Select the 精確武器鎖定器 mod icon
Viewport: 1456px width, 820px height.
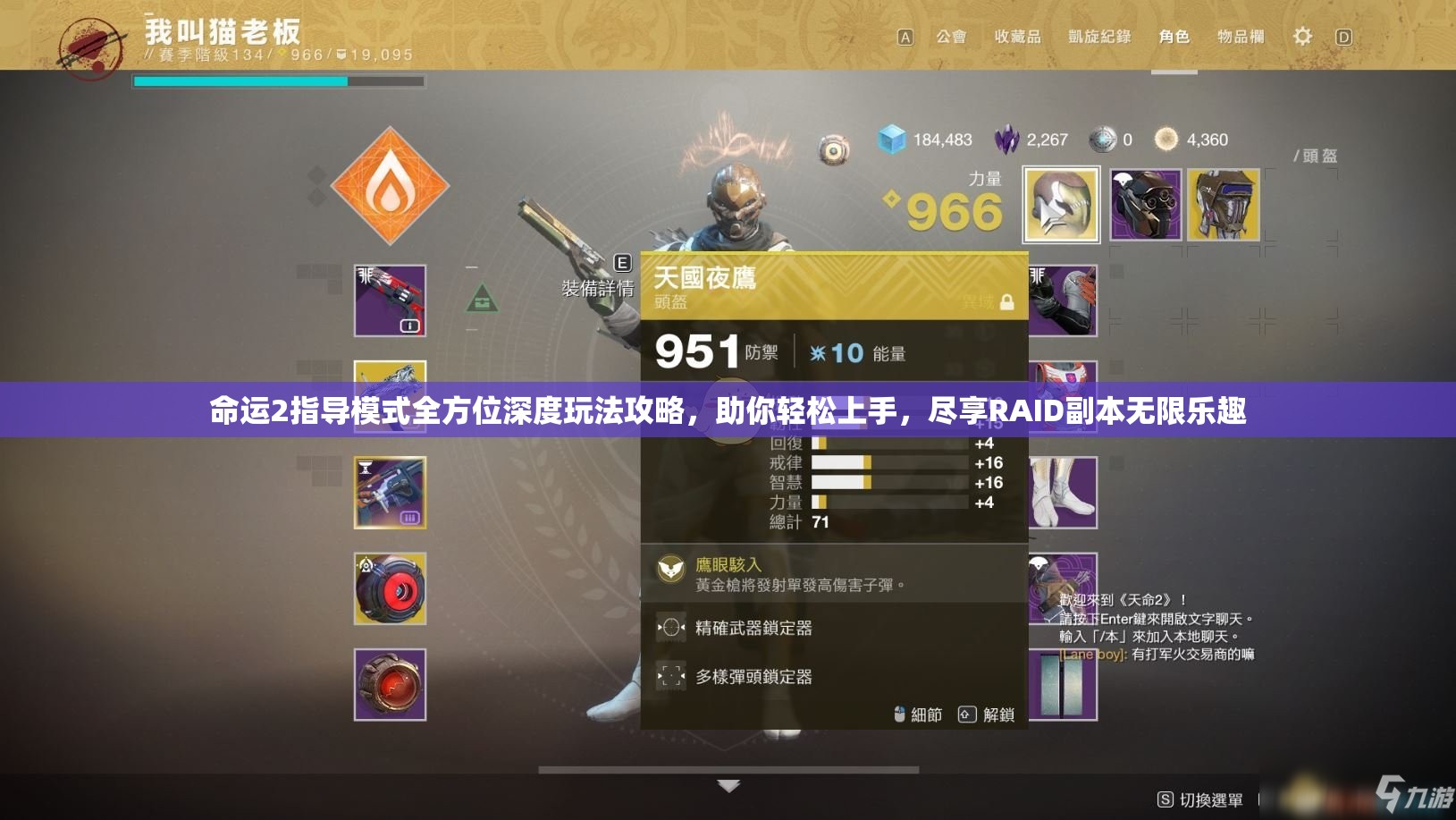(x=669, y=629)
